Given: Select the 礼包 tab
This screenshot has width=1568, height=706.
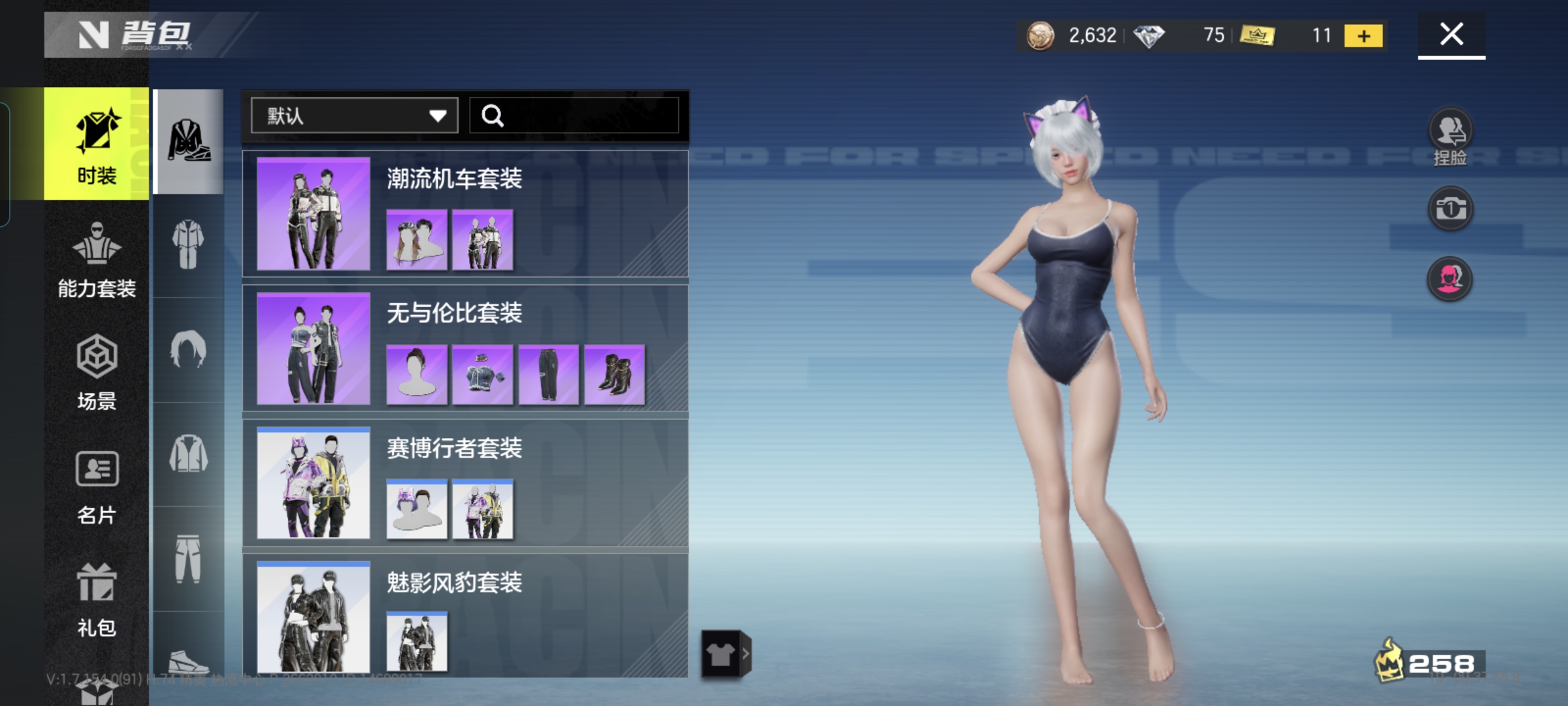Looking at the screenshot, I should click(x=97, y=599).
